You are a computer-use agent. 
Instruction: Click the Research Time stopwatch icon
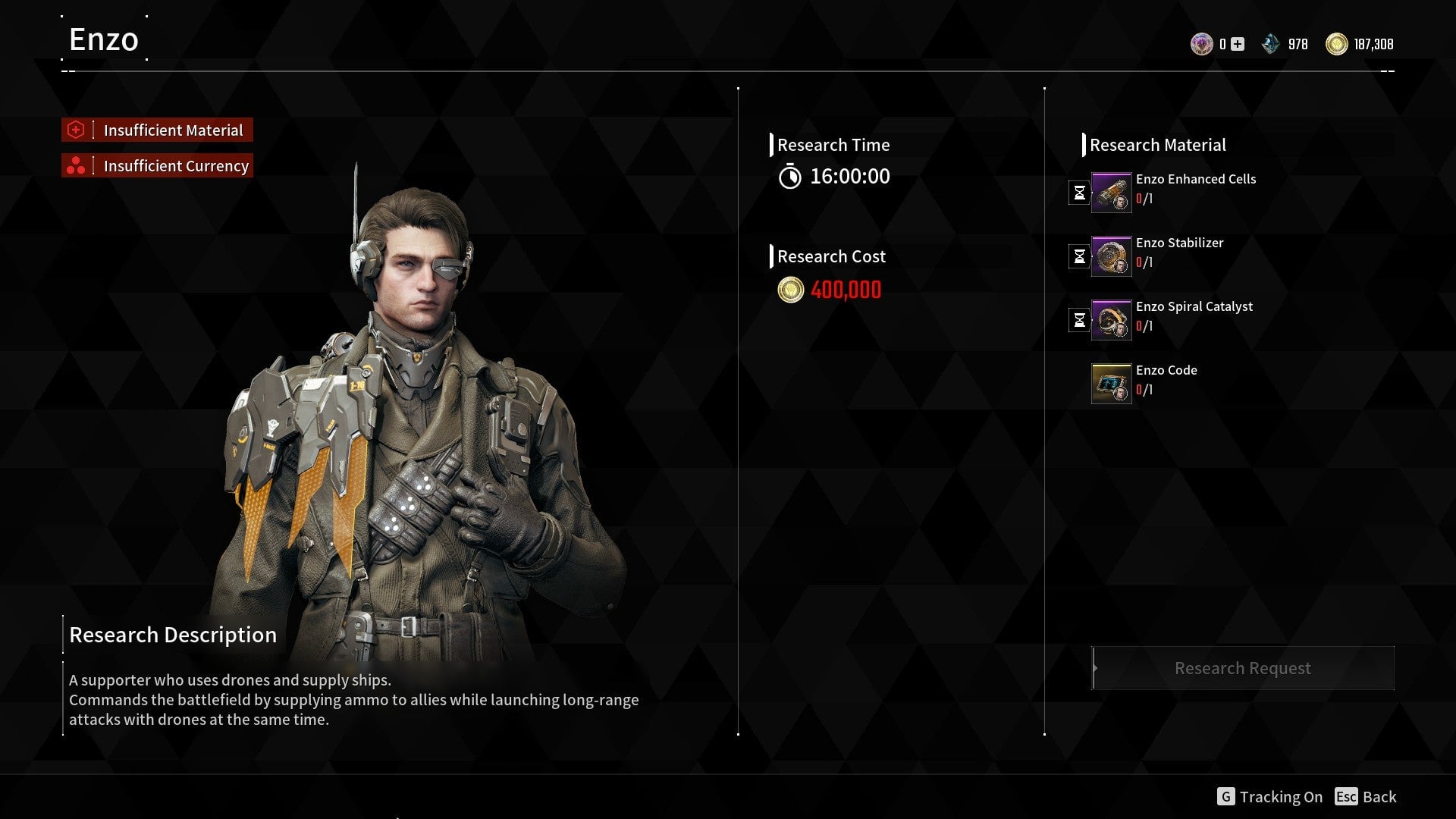(791, 177)
